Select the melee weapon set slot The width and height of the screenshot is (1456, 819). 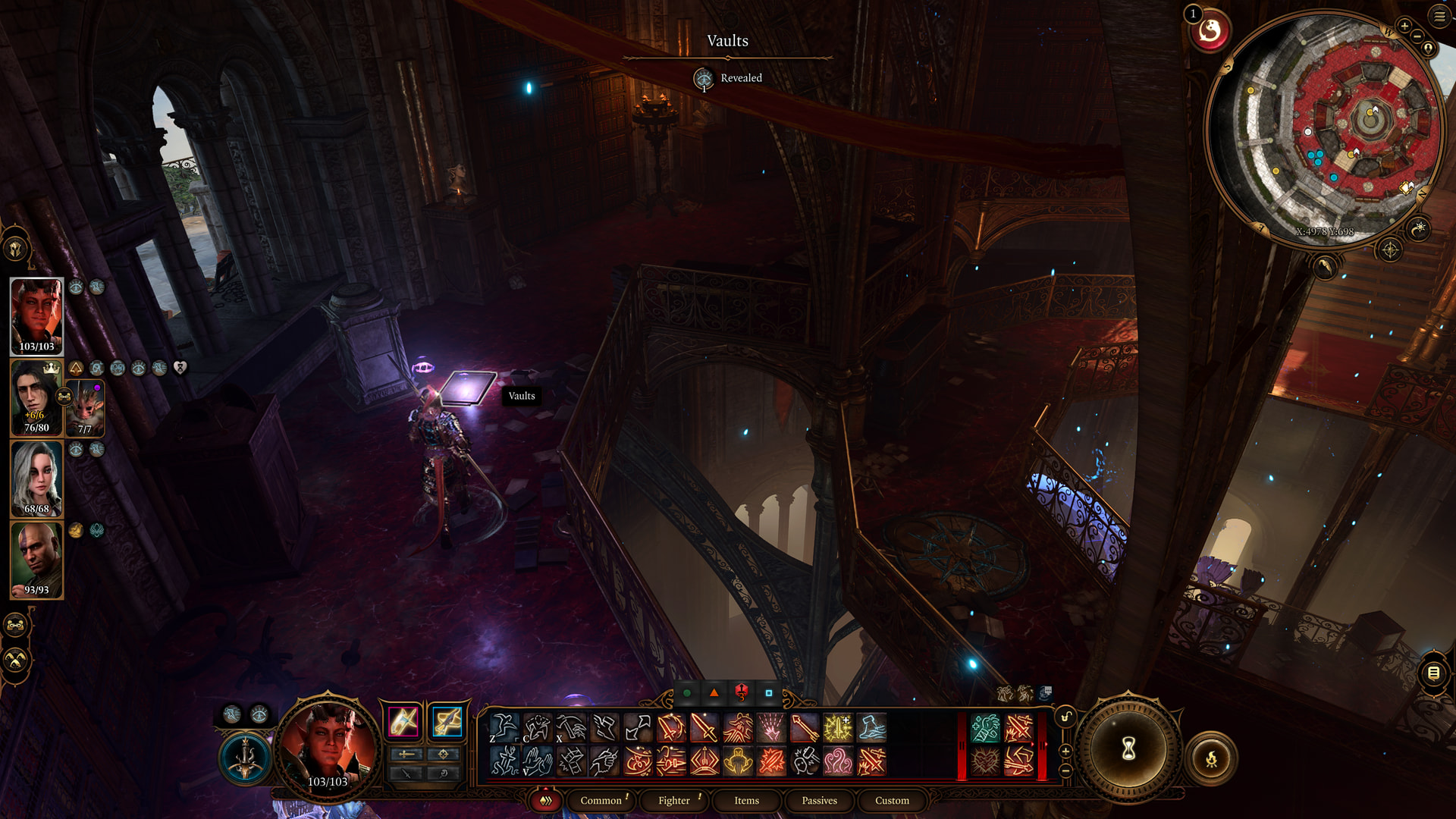coord(403,720)
